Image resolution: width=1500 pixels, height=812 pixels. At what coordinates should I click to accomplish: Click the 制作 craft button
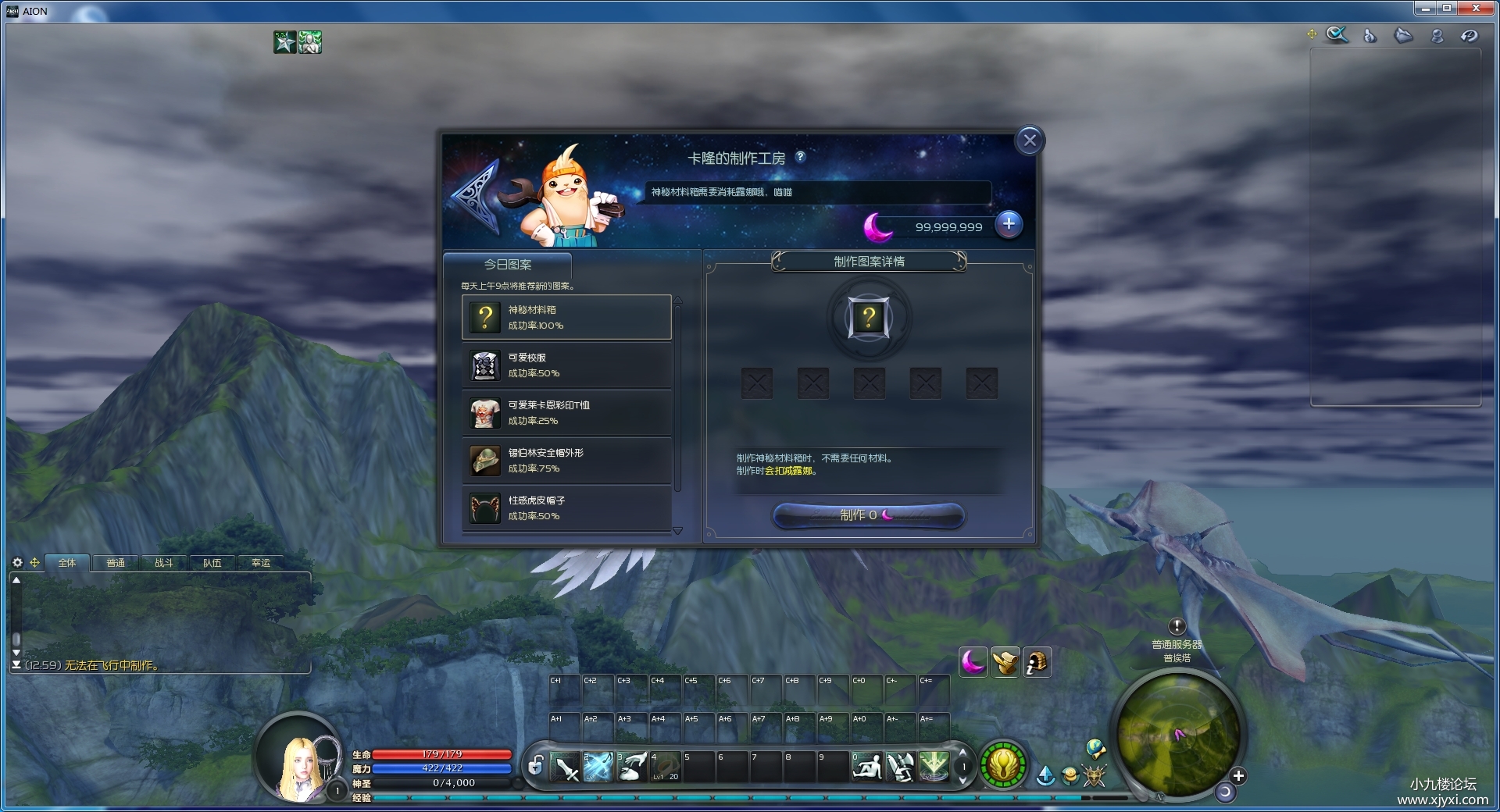[x=868, y=515]
